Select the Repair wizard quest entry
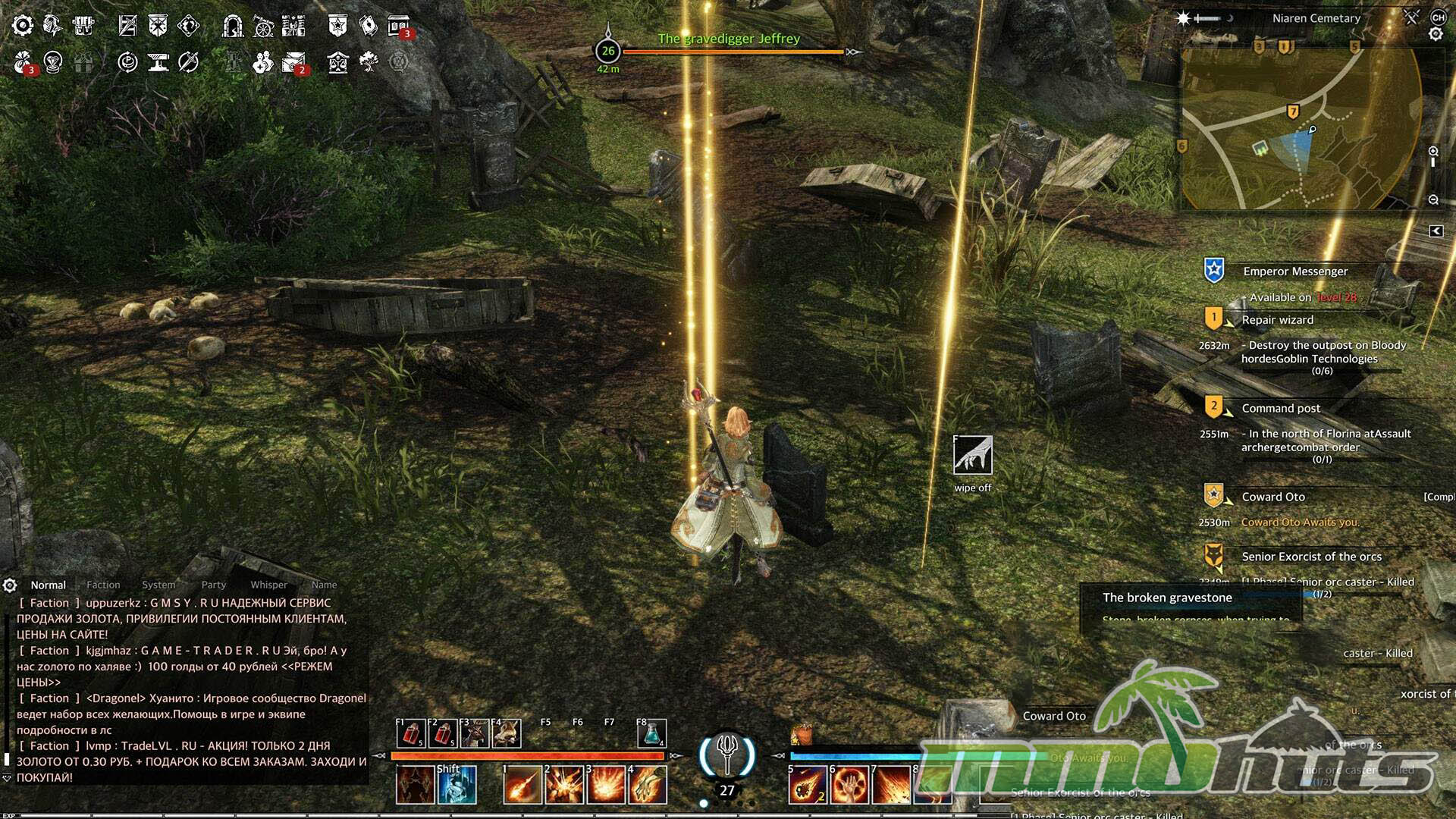This screenshot has width=1456, height=819. (x=1277, y=320)
